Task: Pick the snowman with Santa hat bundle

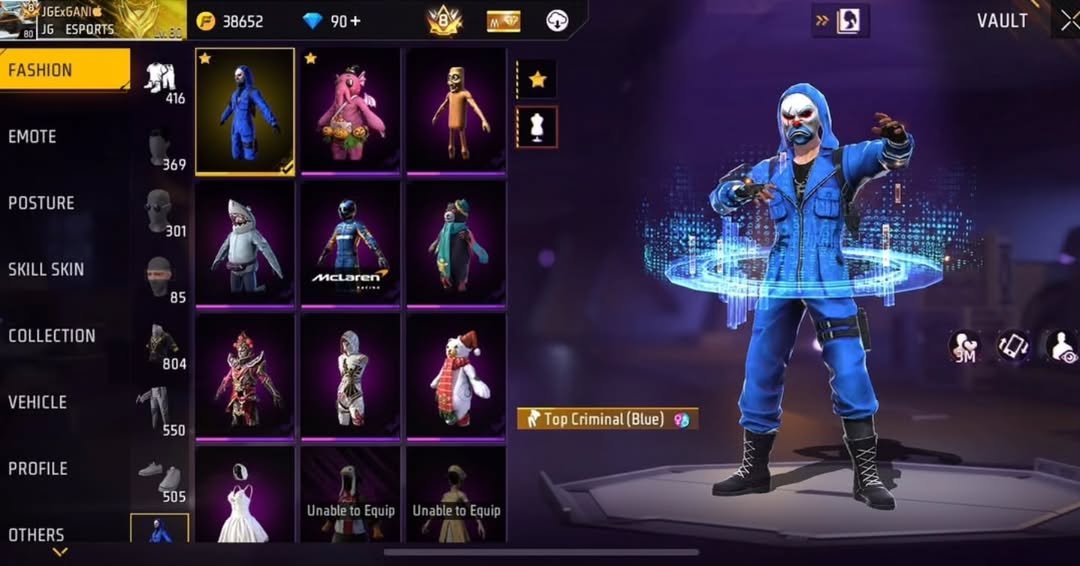Action: (x=456, y=376)
